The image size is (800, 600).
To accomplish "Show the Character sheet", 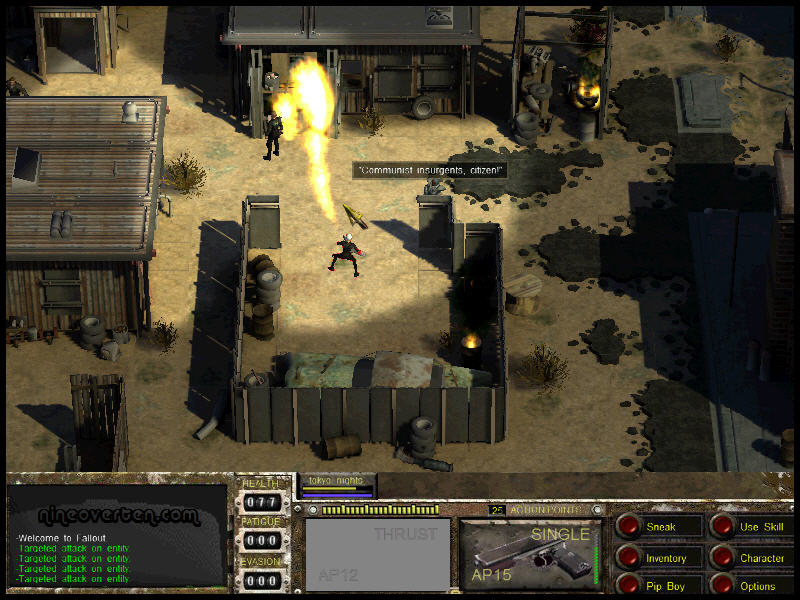I will tap(723, 557).
